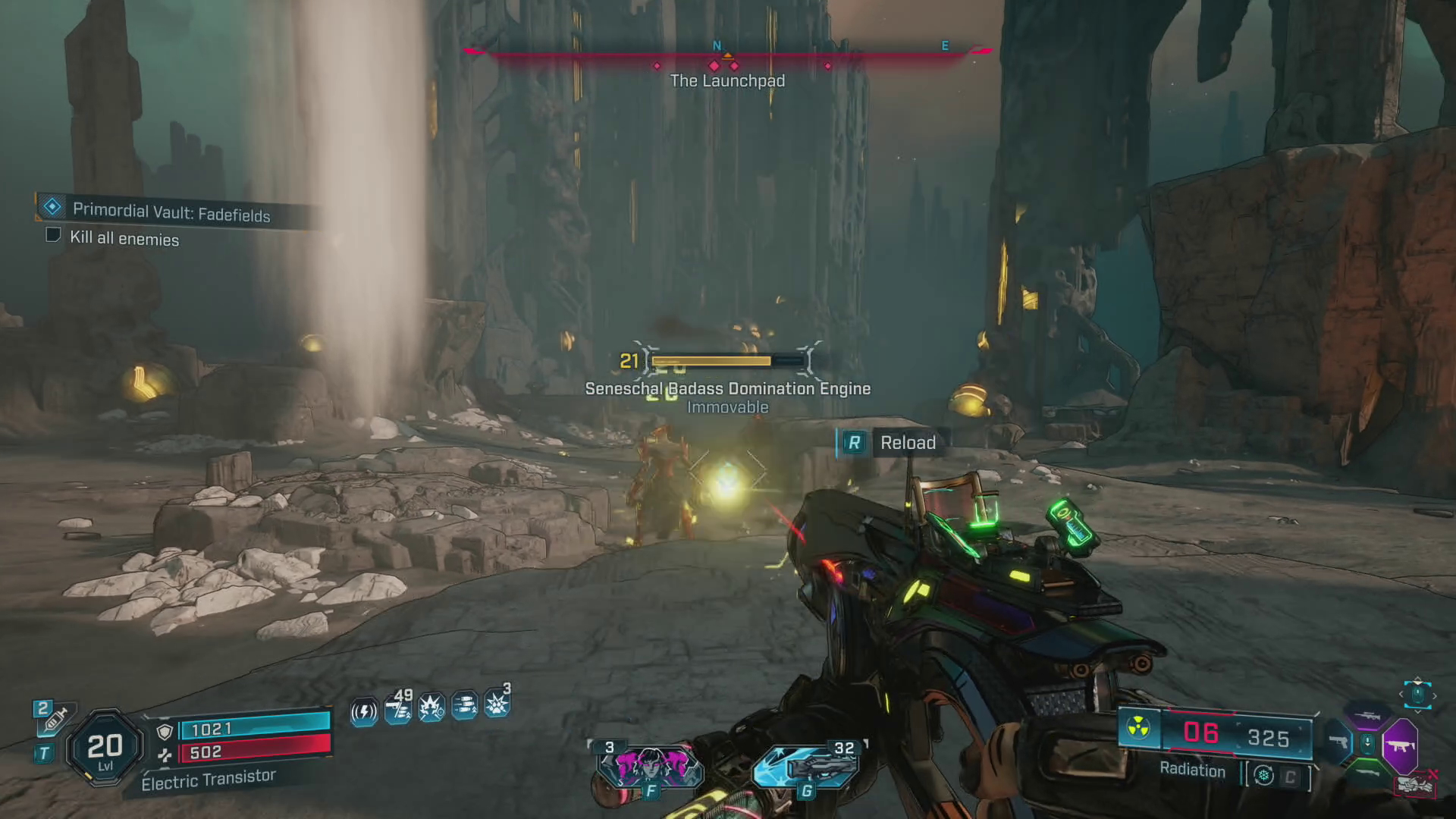The width and height of the screenshot is (1456, 819).
Task: Activate the blue heavy weapon ordnance skill
Action: (806, 766)
